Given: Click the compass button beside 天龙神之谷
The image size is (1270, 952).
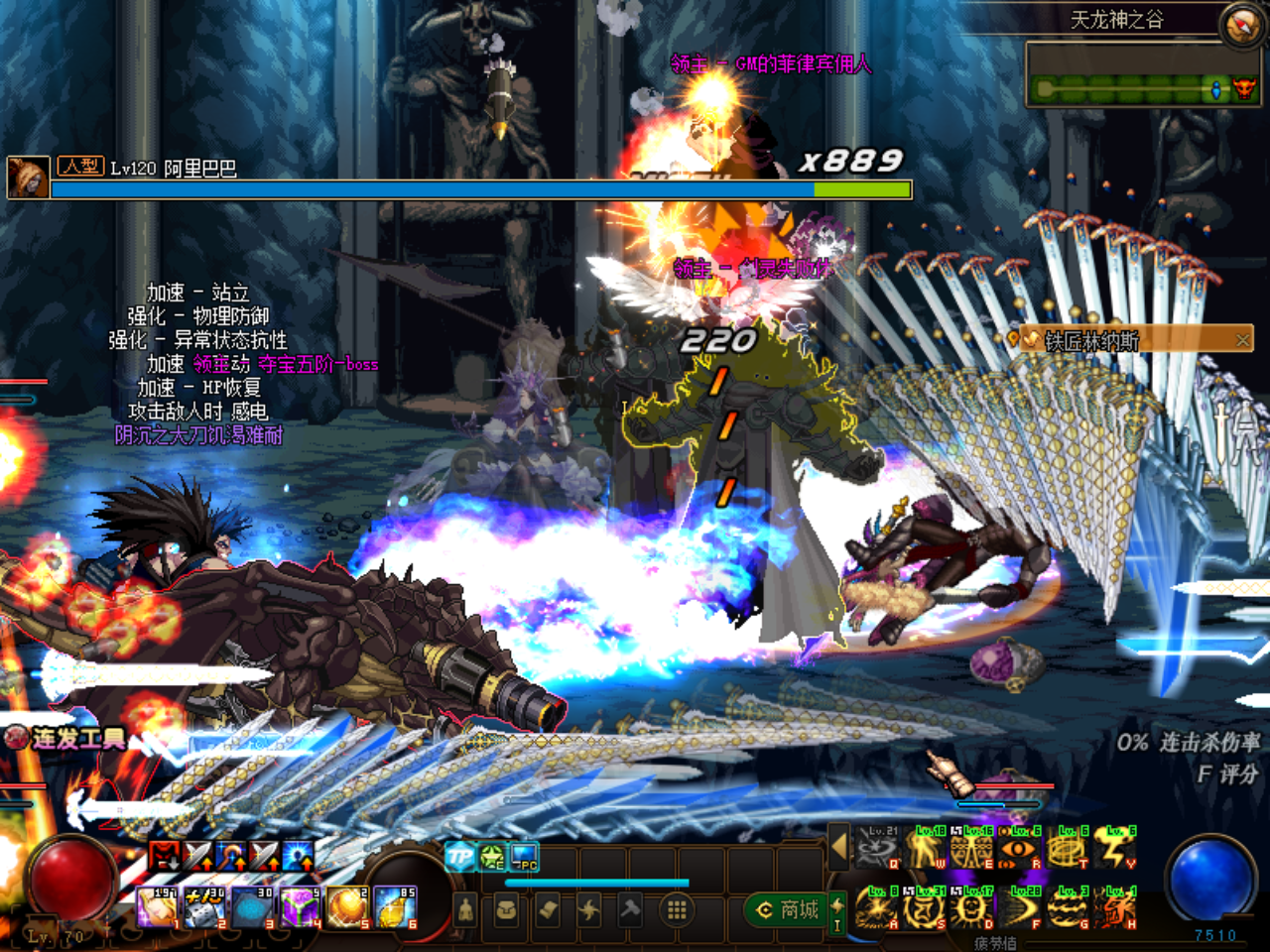Looking at the screenshot, I should pos(1240,25).
